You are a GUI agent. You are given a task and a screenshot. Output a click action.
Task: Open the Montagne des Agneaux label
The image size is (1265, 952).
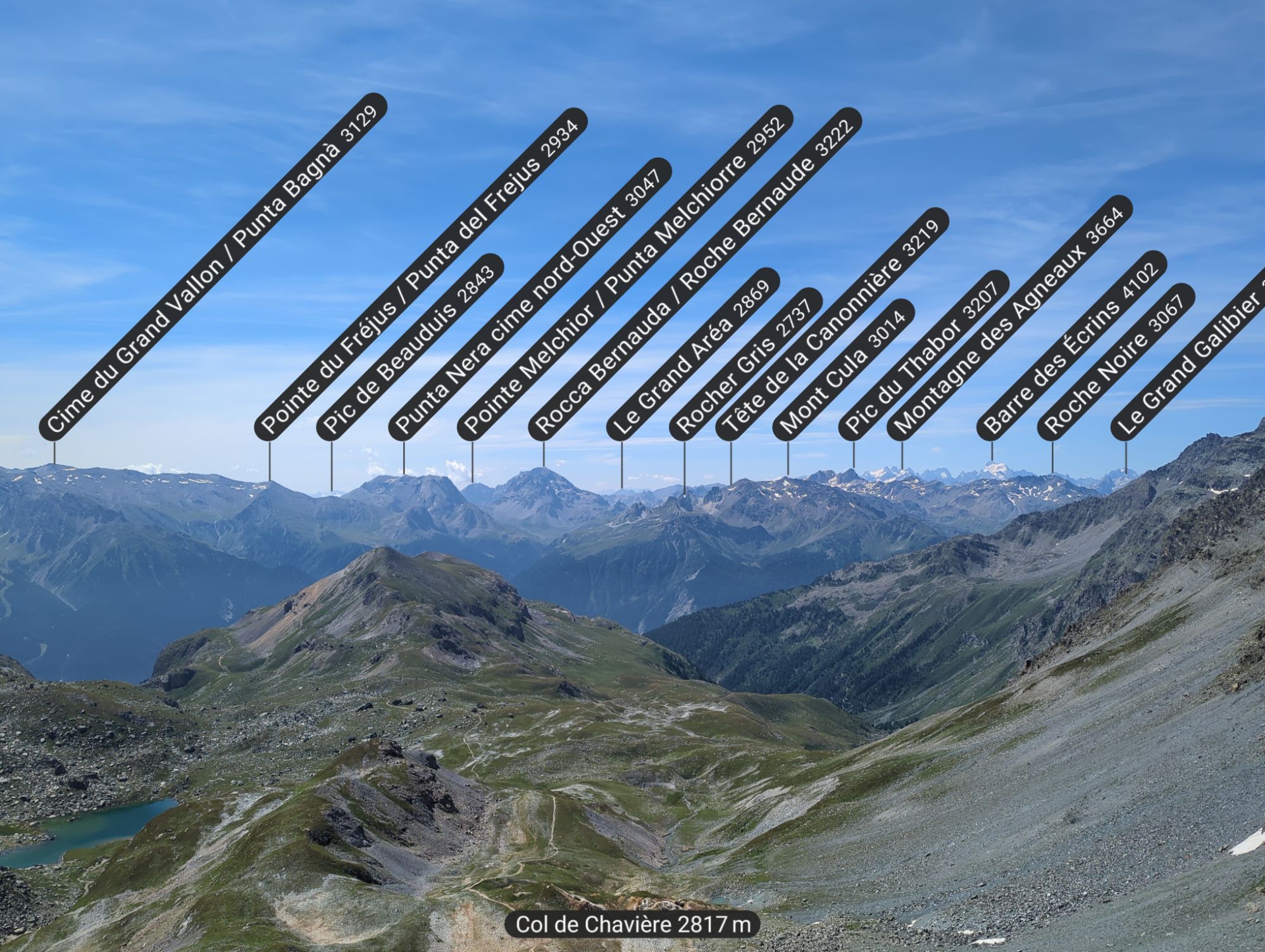pyautogui.click(x=1009, y=319)
